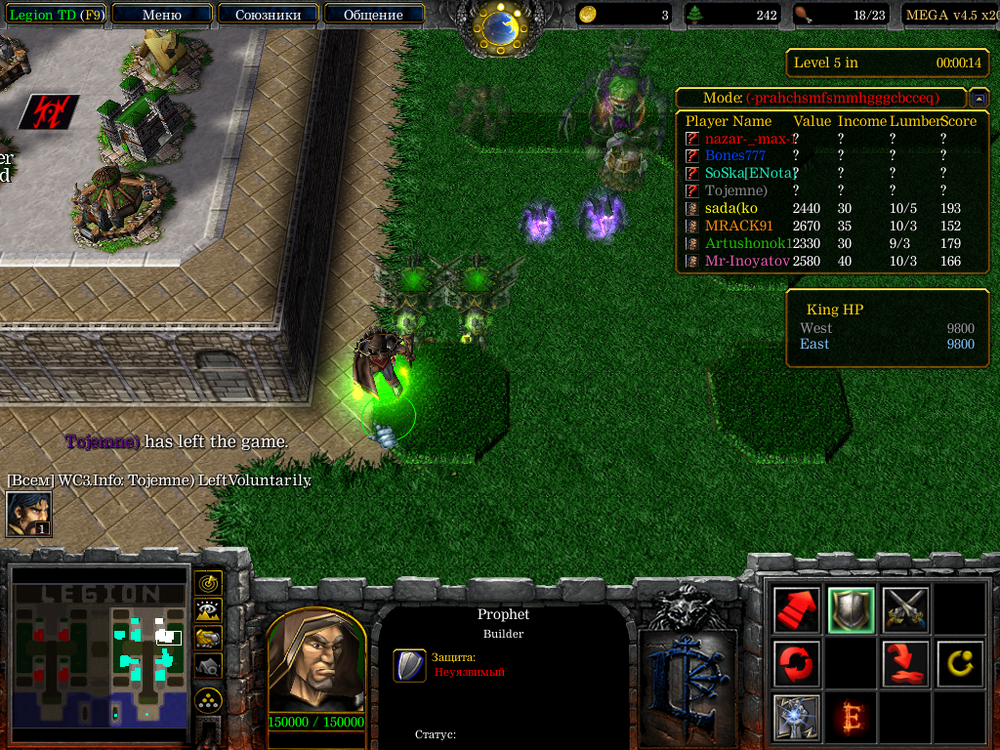Use the red circular arrows command
Image resolution: width=1000 pixels, height=750 pixels.
(x=797, y=662)
